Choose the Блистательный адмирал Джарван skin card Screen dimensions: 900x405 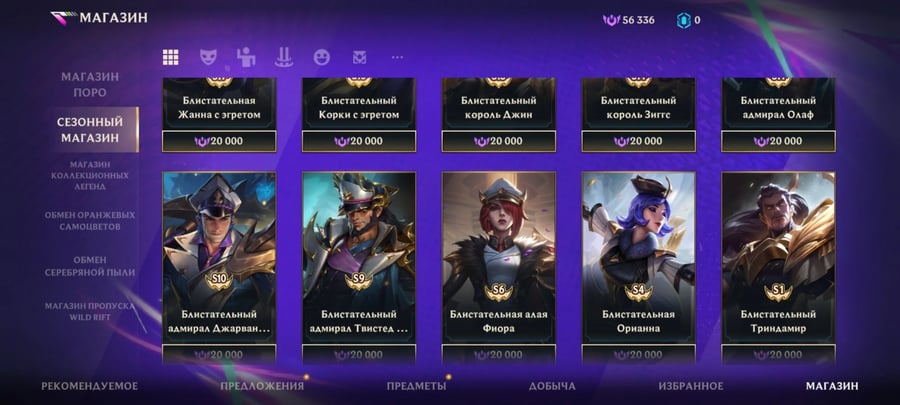pyautogui.click(x=219, y=258)
